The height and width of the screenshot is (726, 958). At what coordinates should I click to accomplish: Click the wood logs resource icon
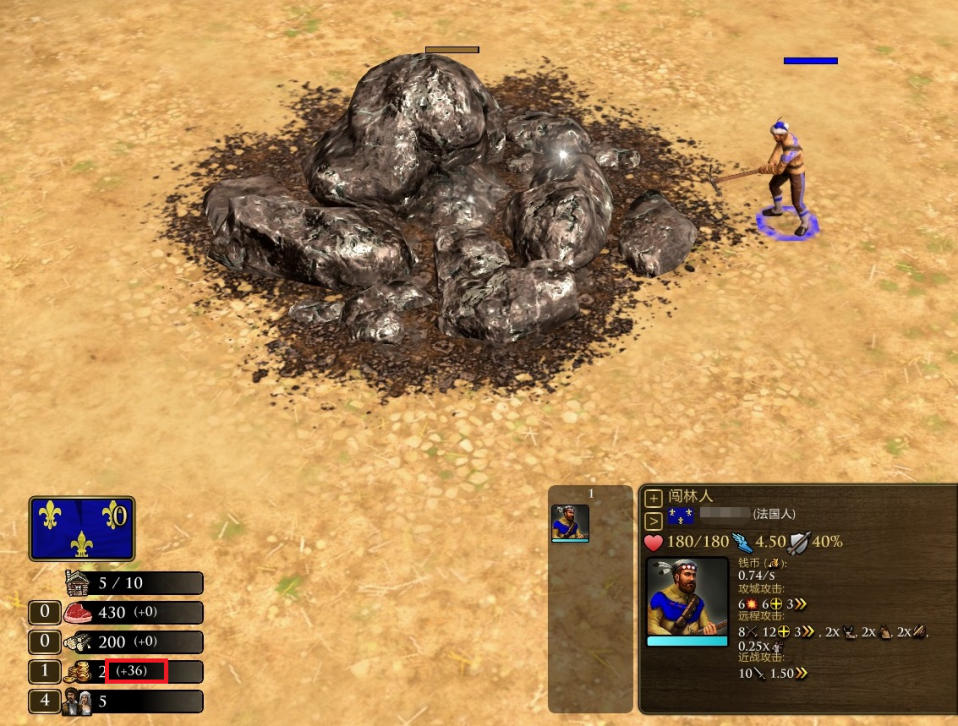[x=77, y=642]
